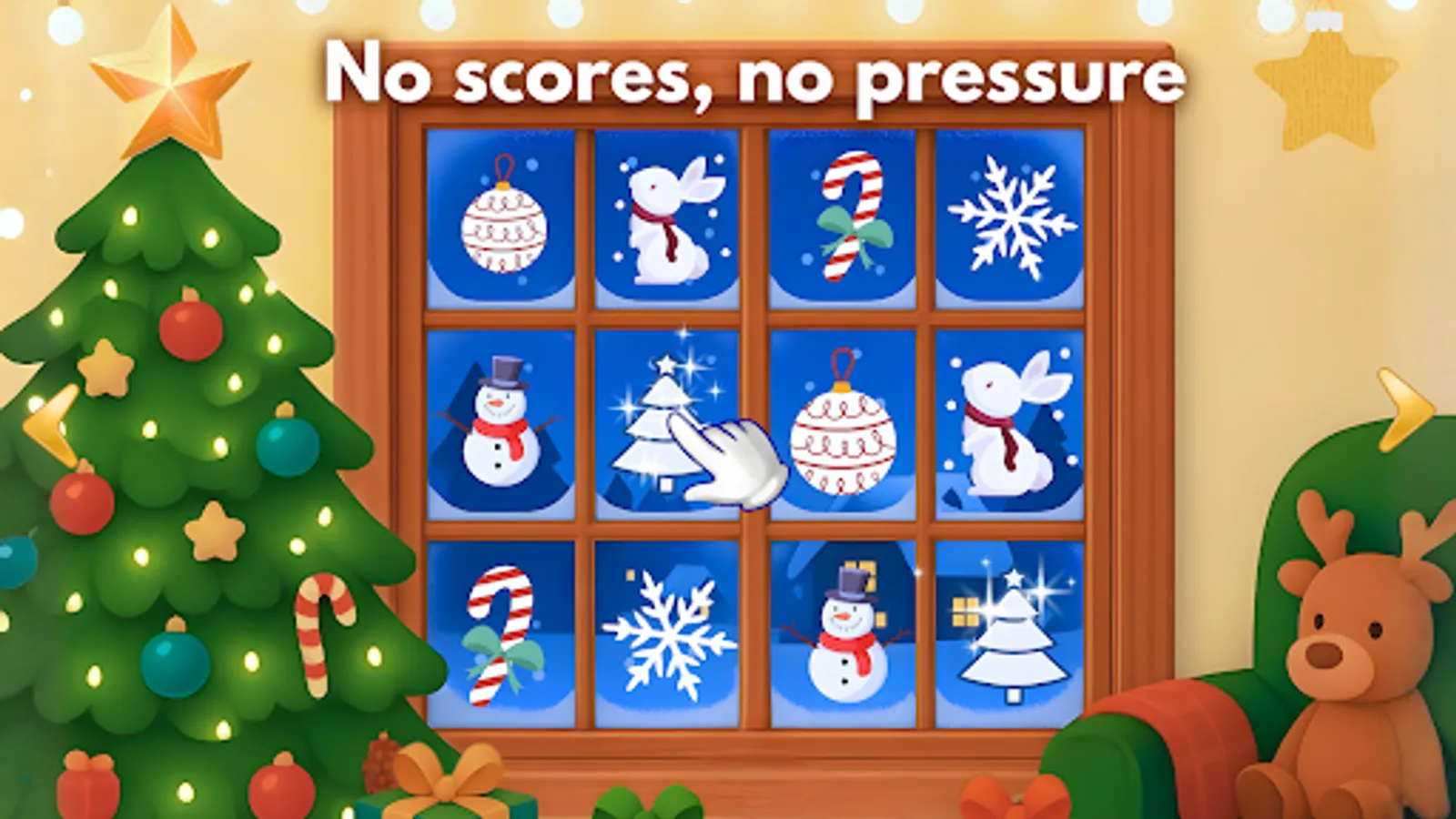Select the white rabbit tile in top row
1456x819 pixels.
pos(669,218)
